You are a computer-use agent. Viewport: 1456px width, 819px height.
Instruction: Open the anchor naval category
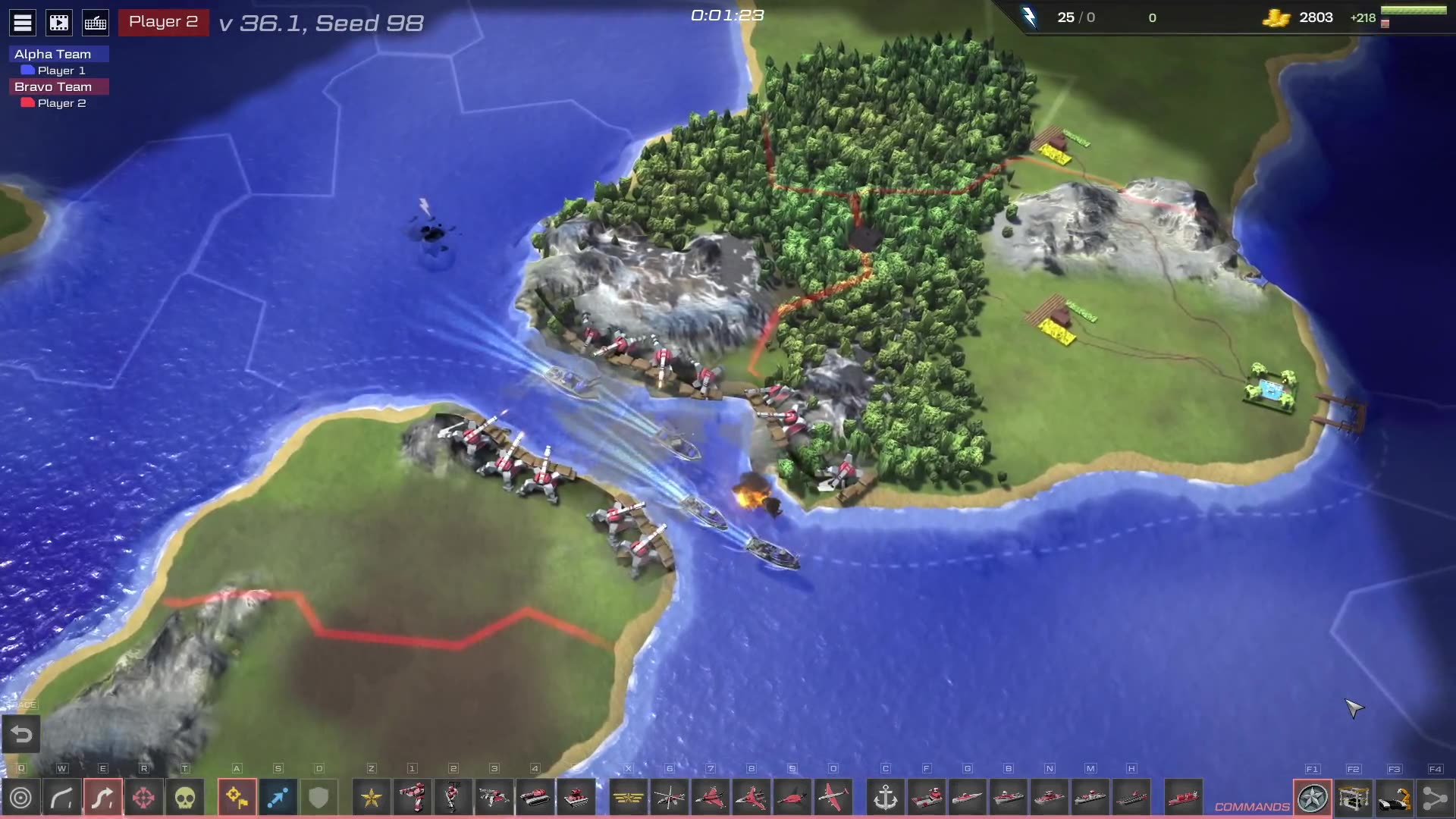(886, 798)
